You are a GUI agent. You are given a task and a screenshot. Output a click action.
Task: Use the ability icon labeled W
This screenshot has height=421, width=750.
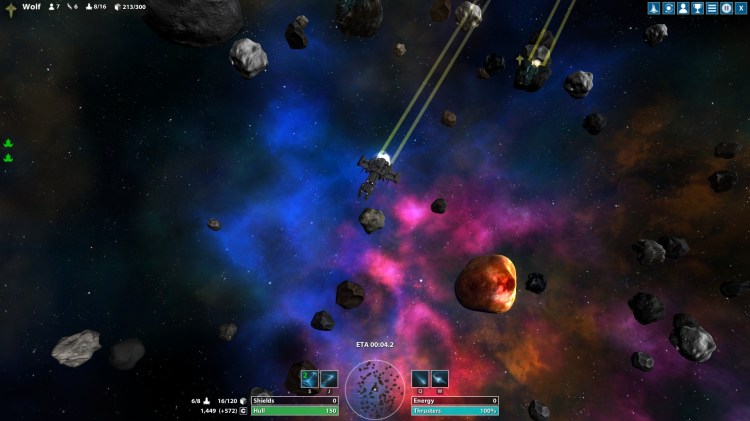(440, 379)
